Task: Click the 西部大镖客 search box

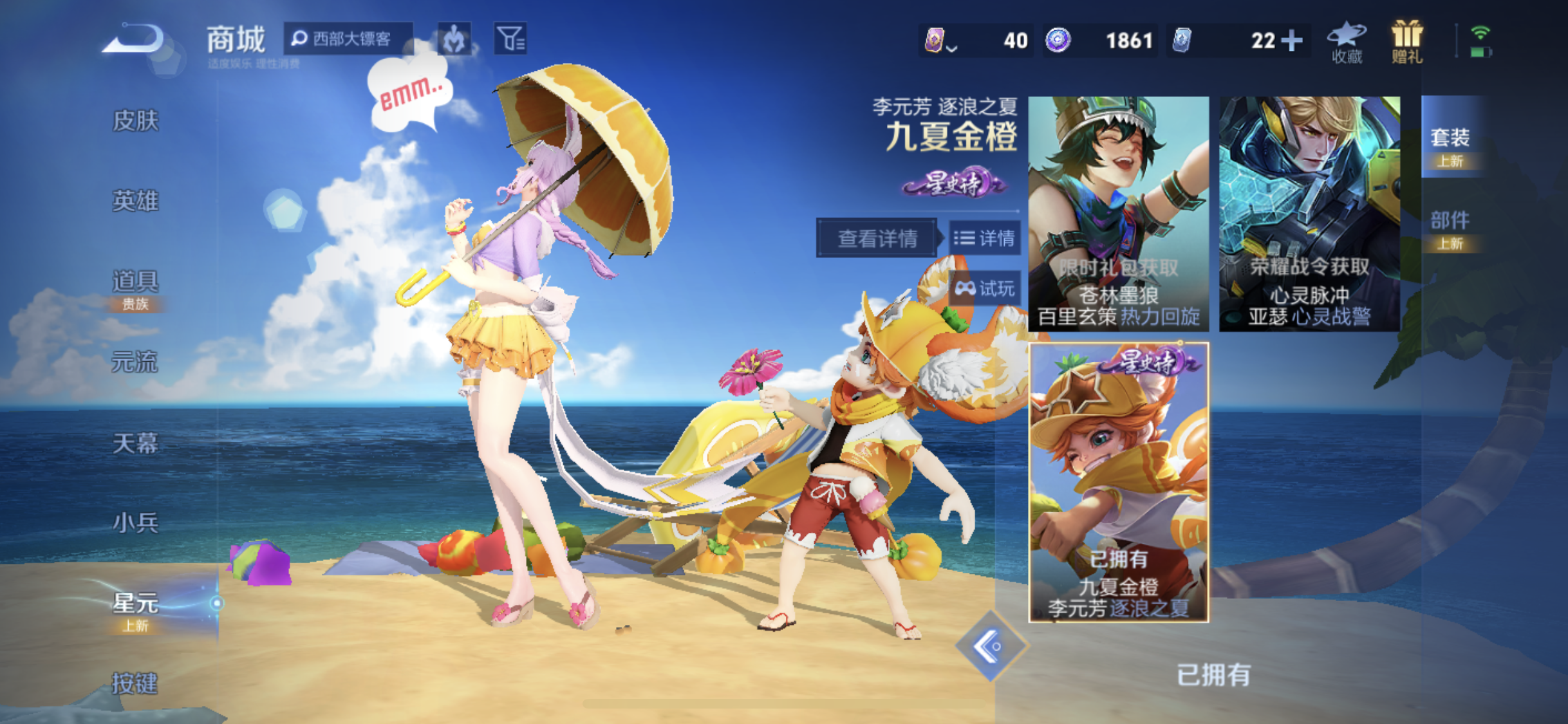Action: pos(348,39)
